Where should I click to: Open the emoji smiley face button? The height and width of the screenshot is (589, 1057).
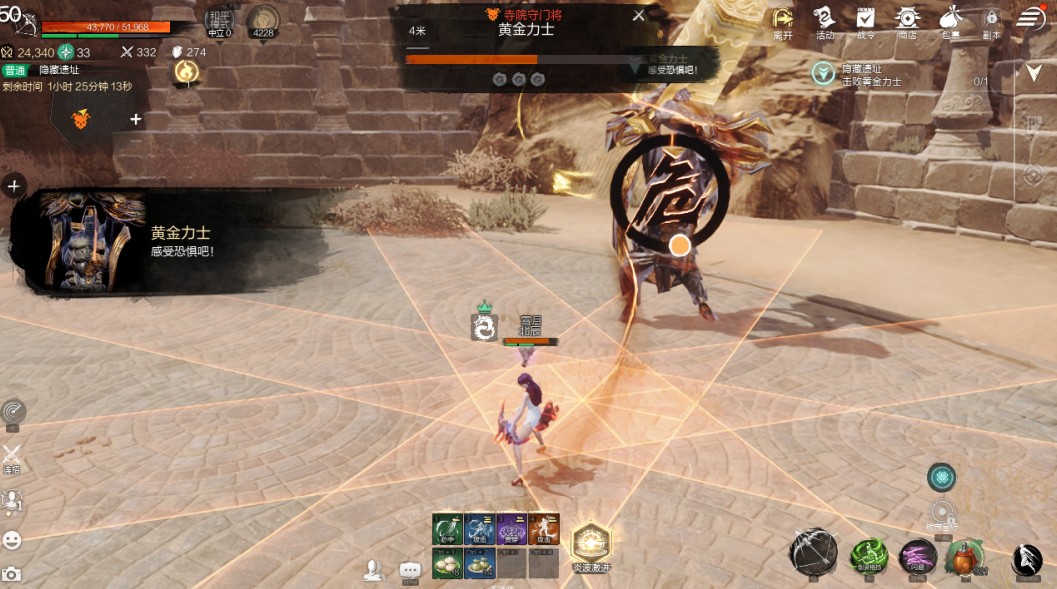pos(12,540)
